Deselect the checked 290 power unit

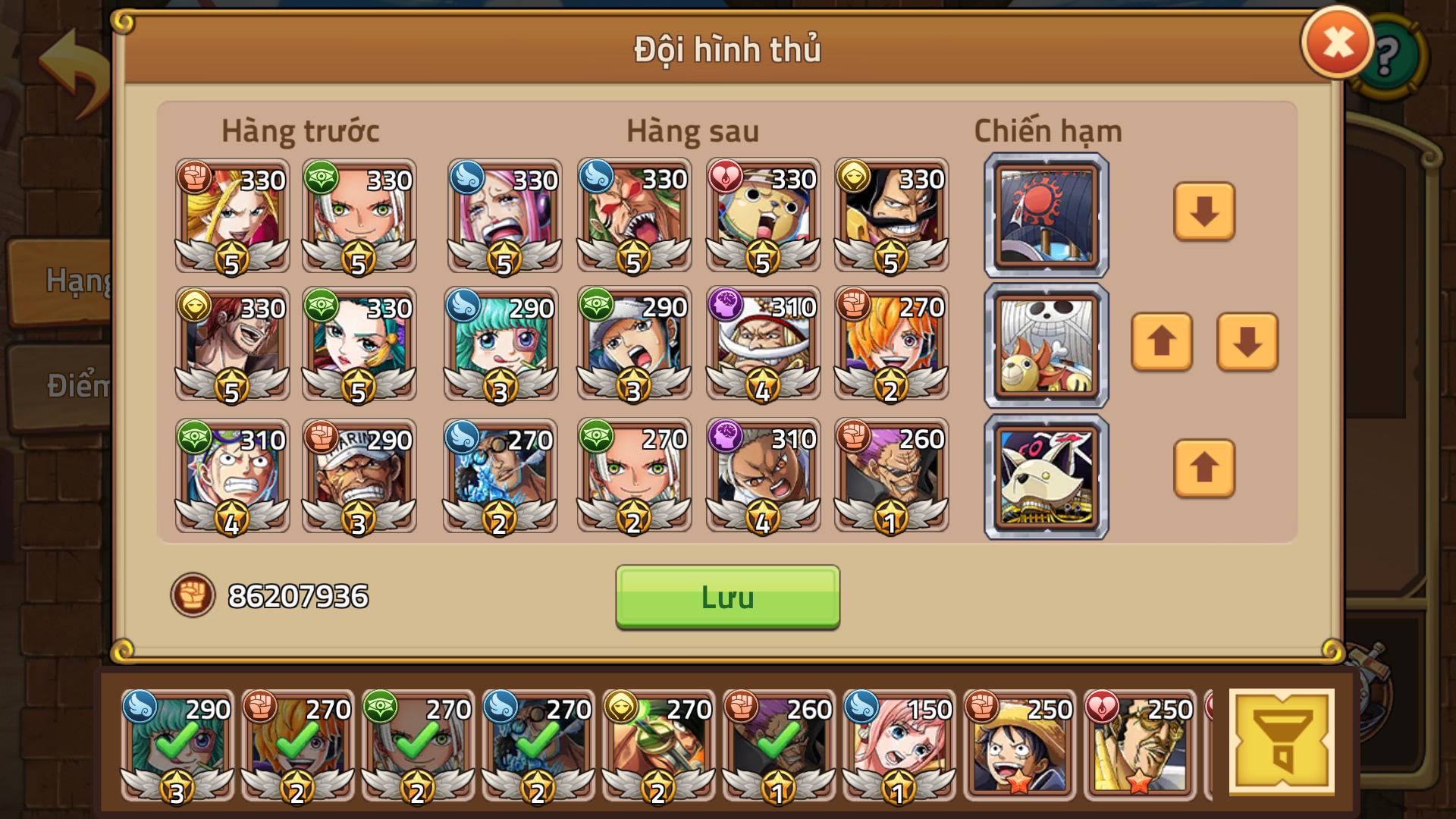click(178, 747)
